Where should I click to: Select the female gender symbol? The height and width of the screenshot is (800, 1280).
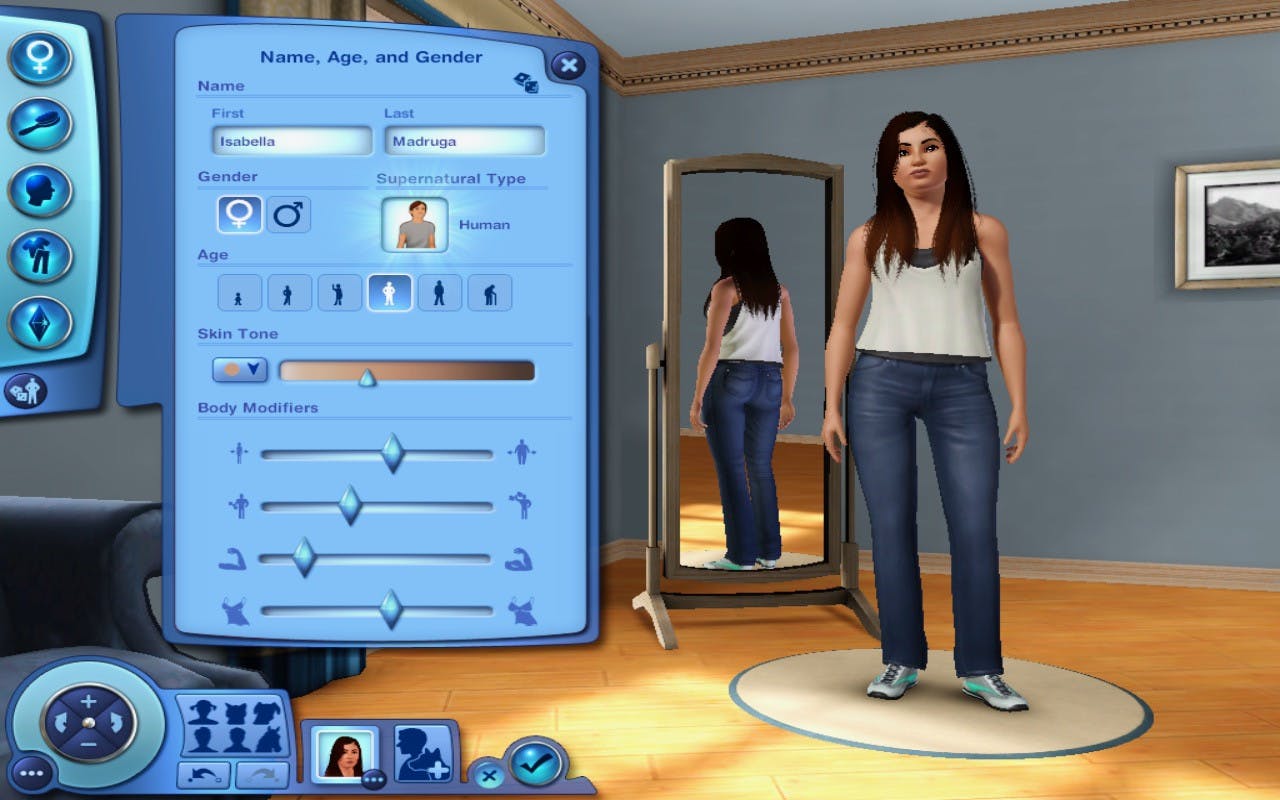[x=239, y=214]
